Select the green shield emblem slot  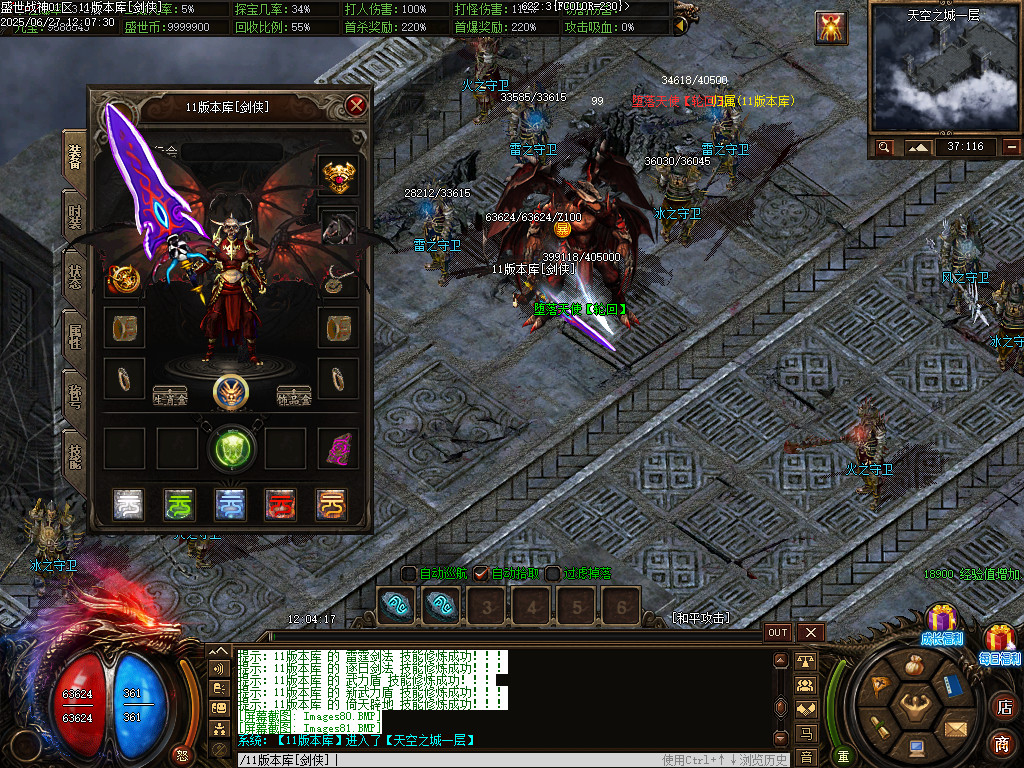[x=231, y=448]
